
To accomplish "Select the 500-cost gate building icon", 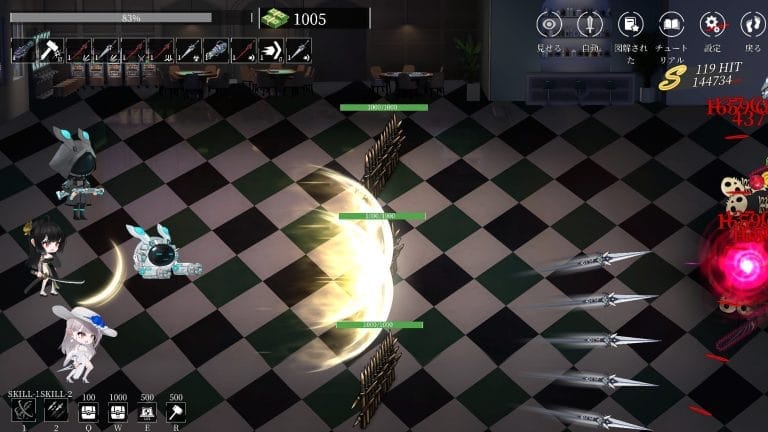I will click(x=147, y=412).
